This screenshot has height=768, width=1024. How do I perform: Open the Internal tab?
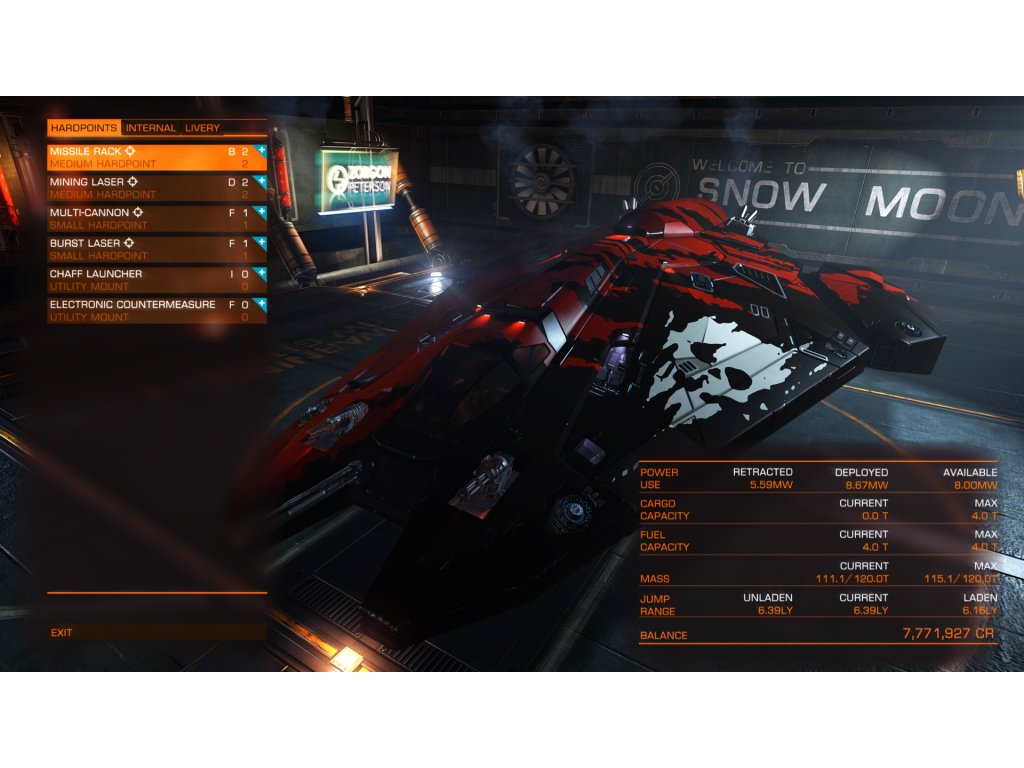click(x=151, y=128)
